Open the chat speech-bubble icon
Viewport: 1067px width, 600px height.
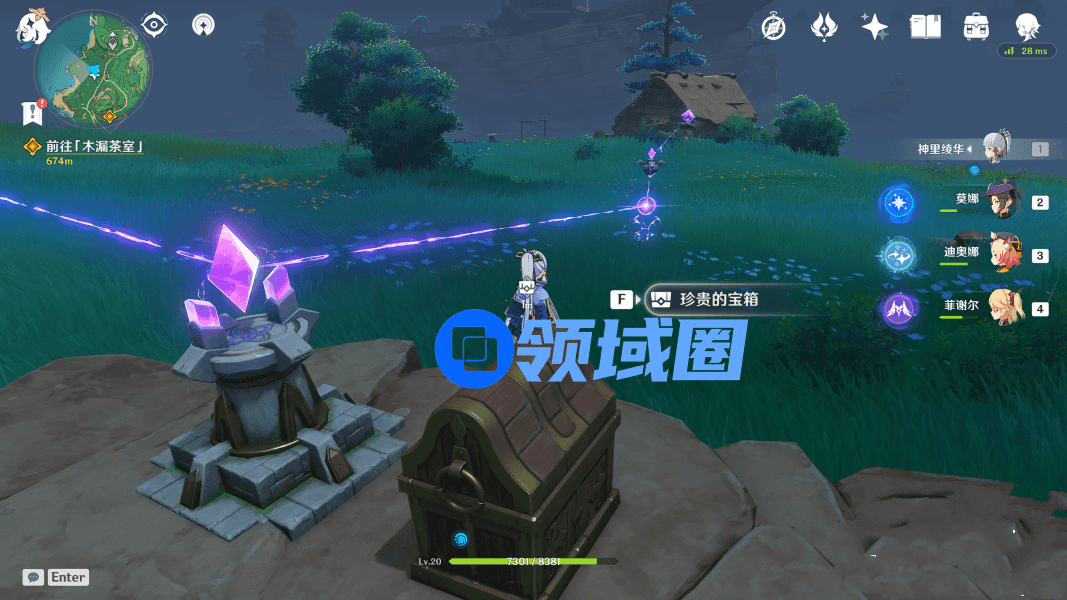[33, 577]
